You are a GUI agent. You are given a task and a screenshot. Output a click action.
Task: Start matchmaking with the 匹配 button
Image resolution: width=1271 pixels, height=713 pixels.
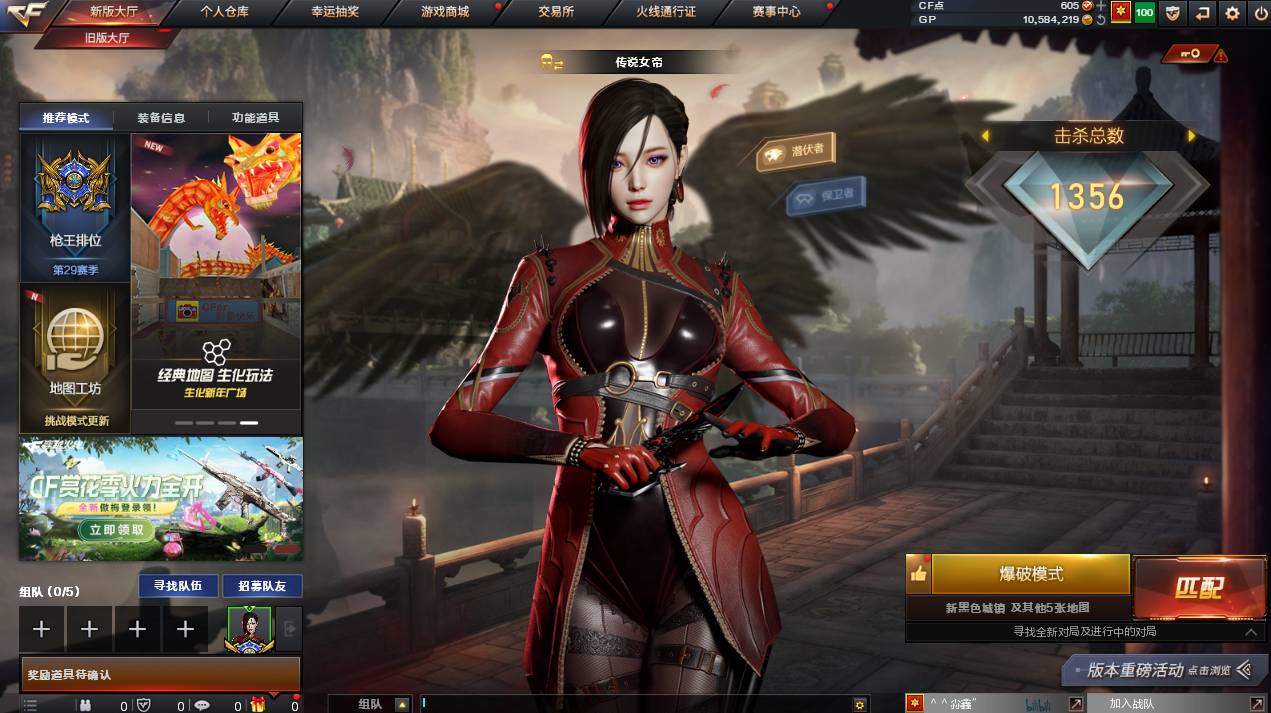[1199, 588]
